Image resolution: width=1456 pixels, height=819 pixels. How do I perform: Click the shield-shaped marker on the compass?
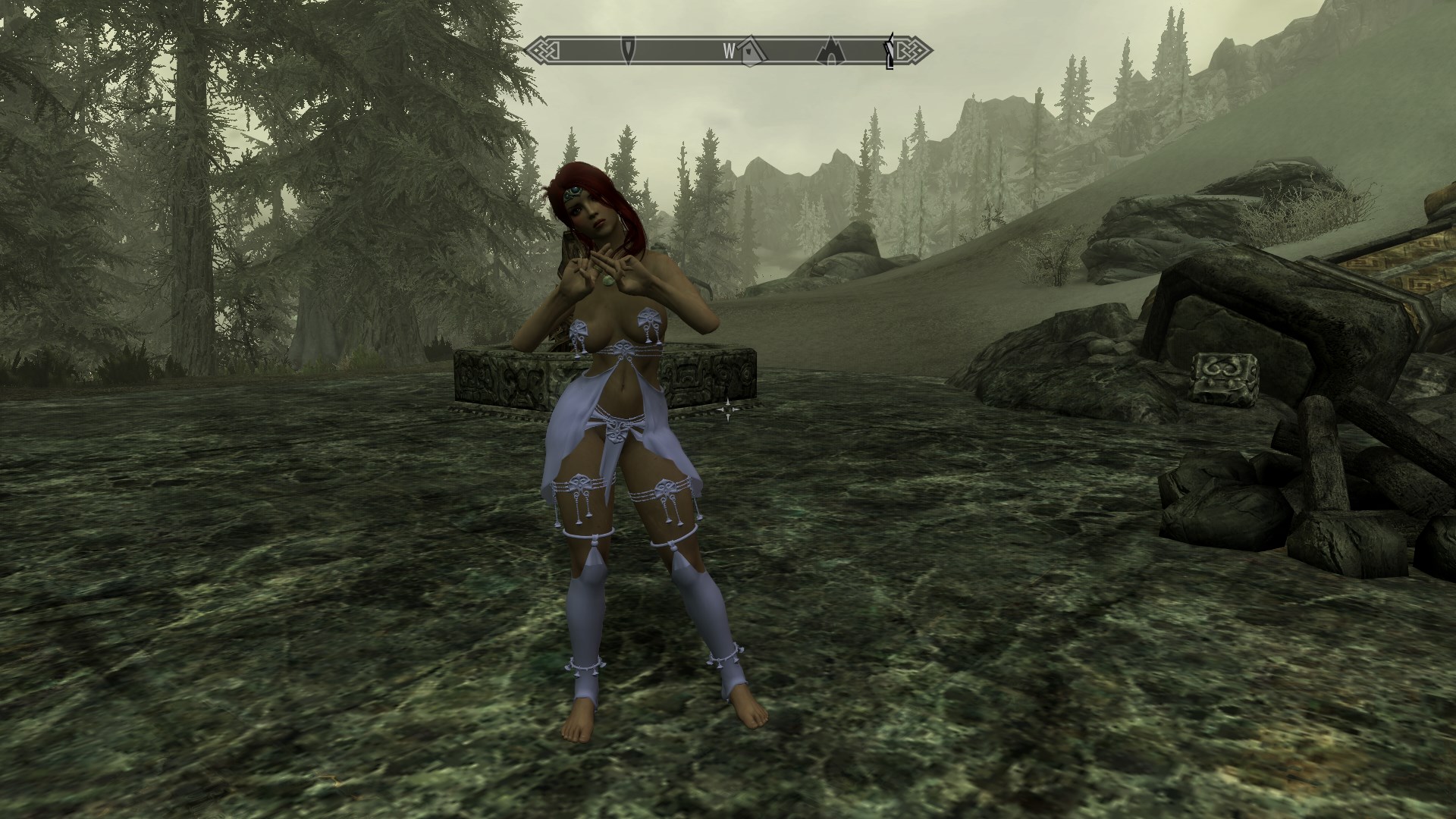pos(629,51)
